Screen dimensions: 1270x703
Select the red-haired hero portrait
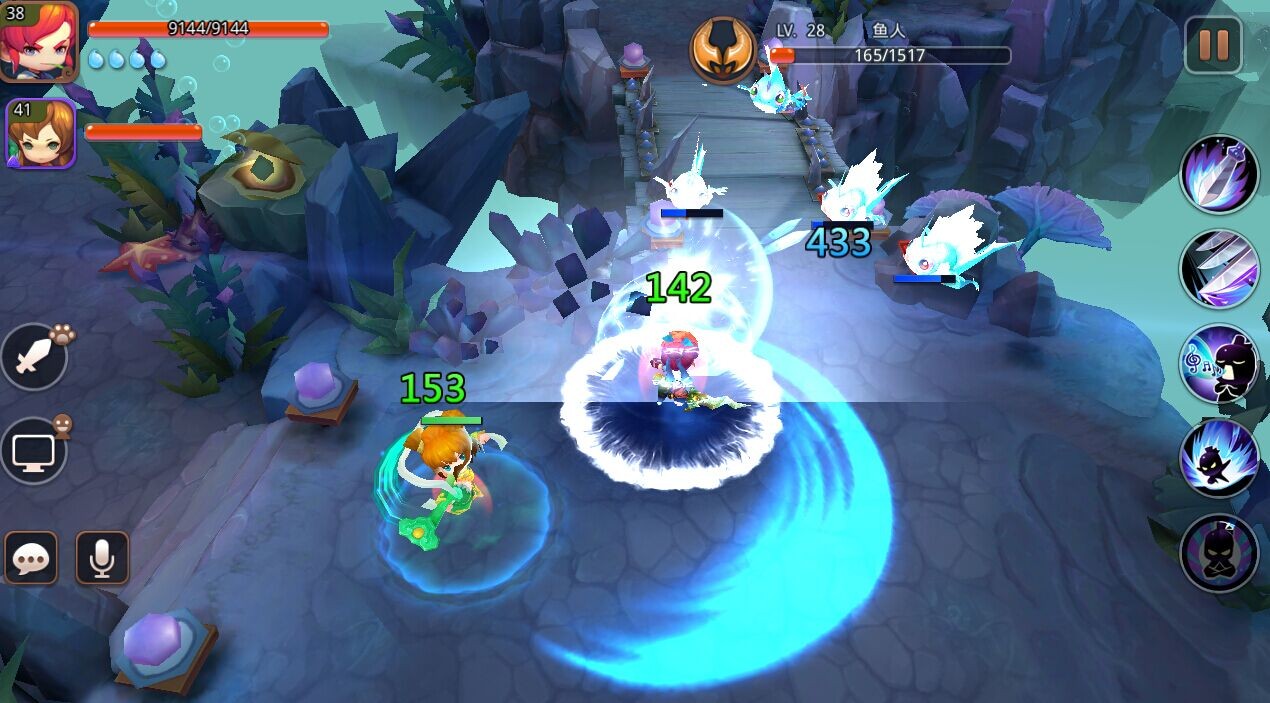[38, 40]
